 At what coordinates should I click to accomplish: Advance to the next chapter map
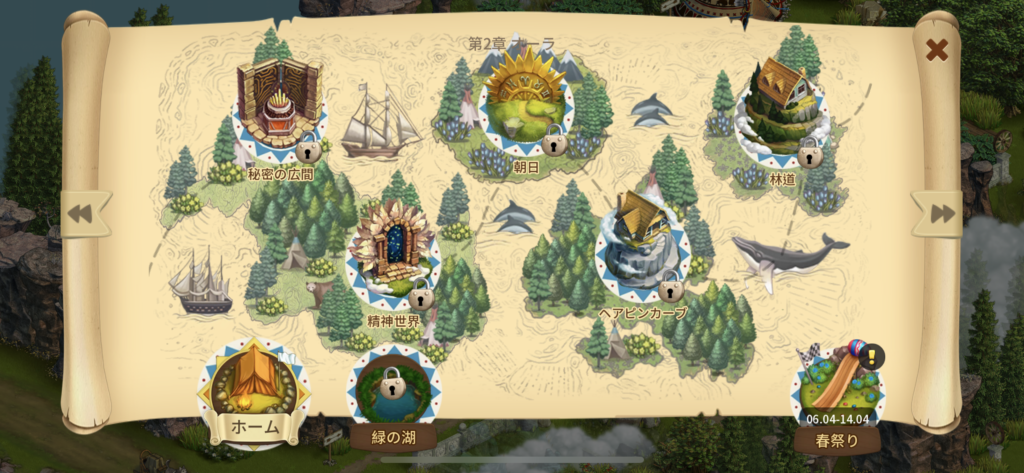pos(940,214)
